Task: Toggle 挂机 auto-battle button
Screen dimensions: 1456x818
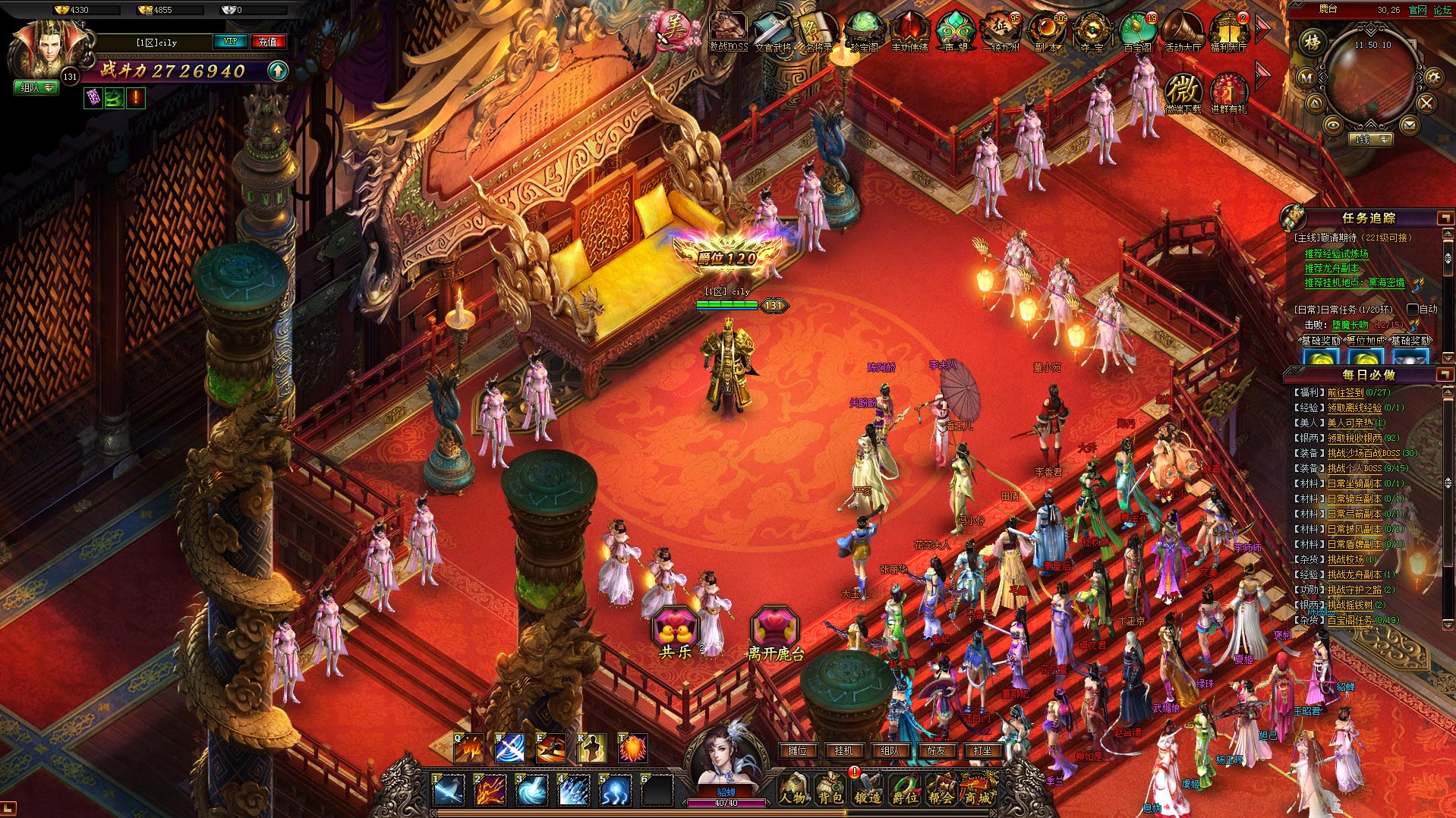Action: pyautogui.click(x=843, y=750)
